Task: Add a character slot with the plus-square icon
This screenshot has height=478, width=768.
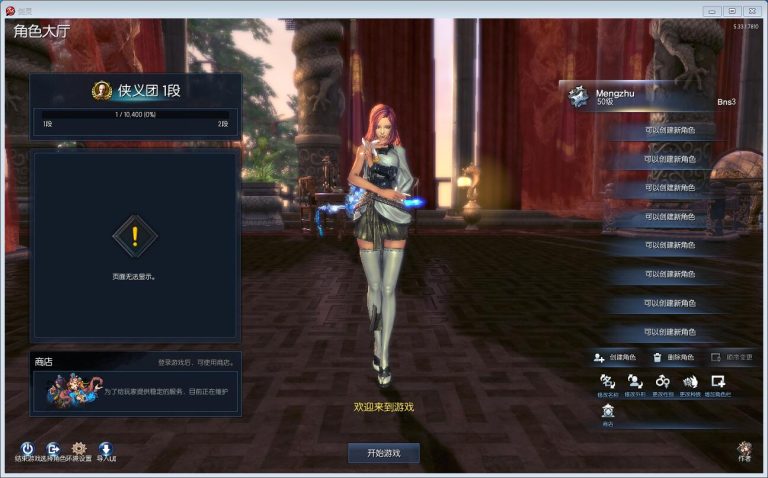Action: pos(717,382)
